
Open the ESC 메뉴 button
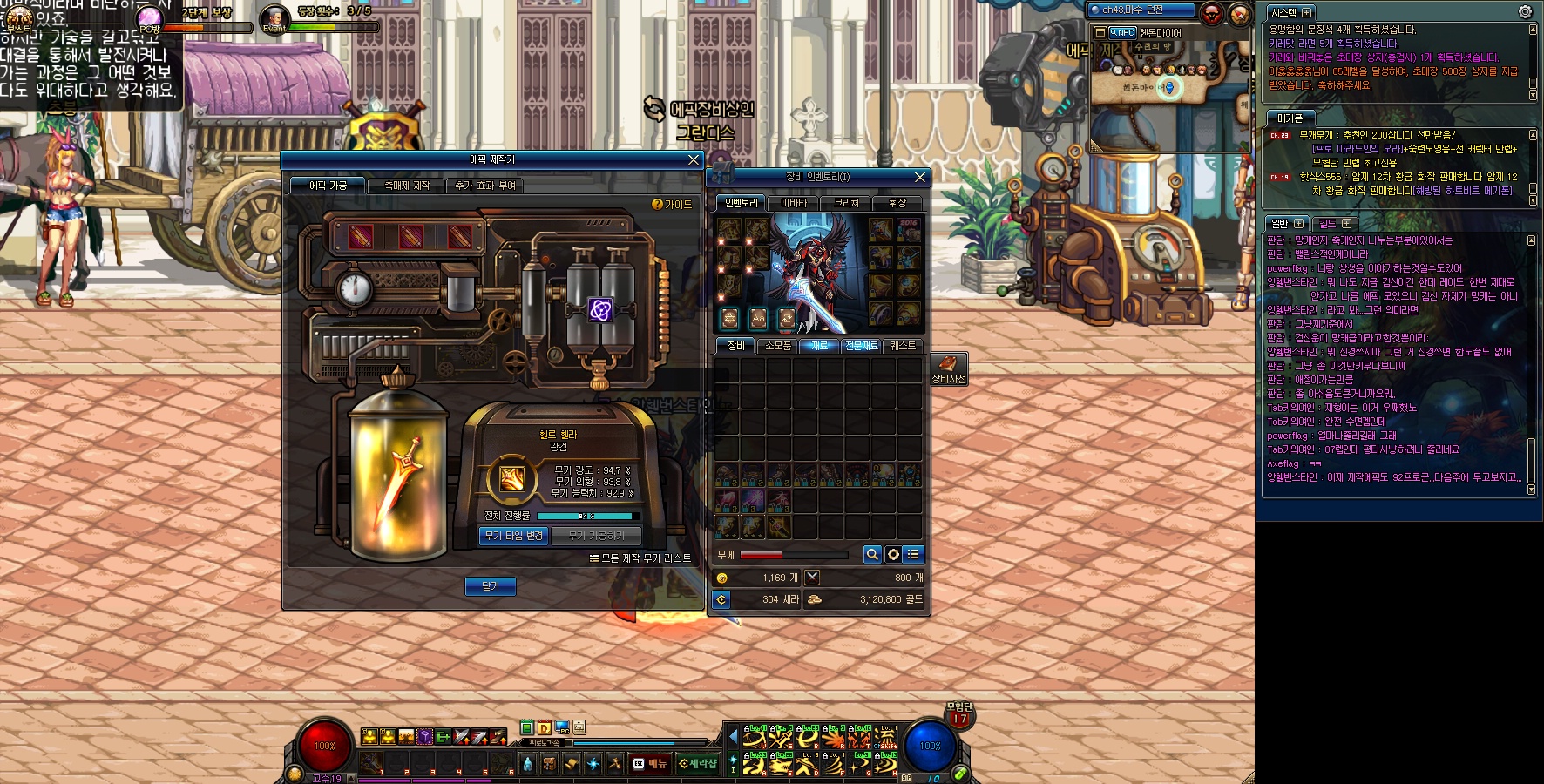650,764
